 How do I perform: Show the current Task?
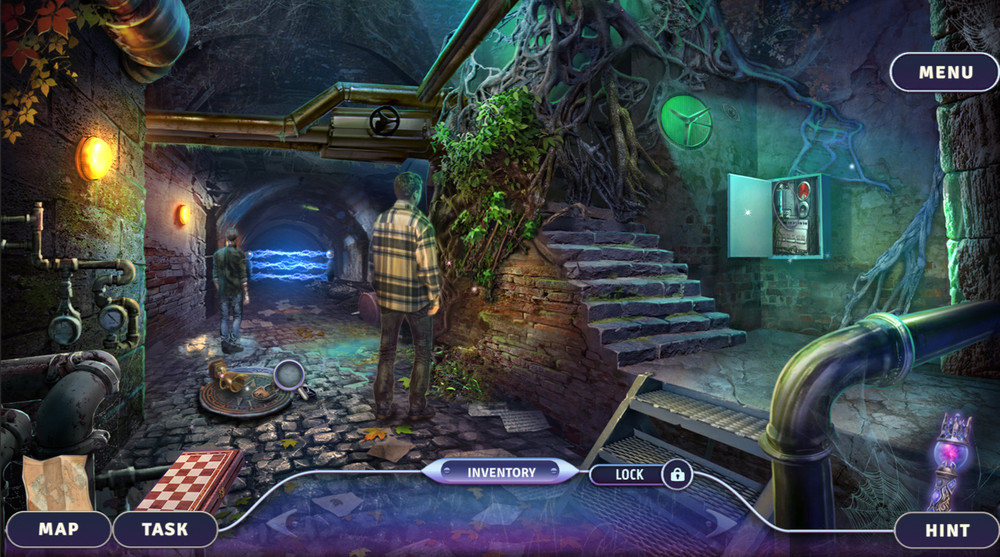tap(165, 529)
